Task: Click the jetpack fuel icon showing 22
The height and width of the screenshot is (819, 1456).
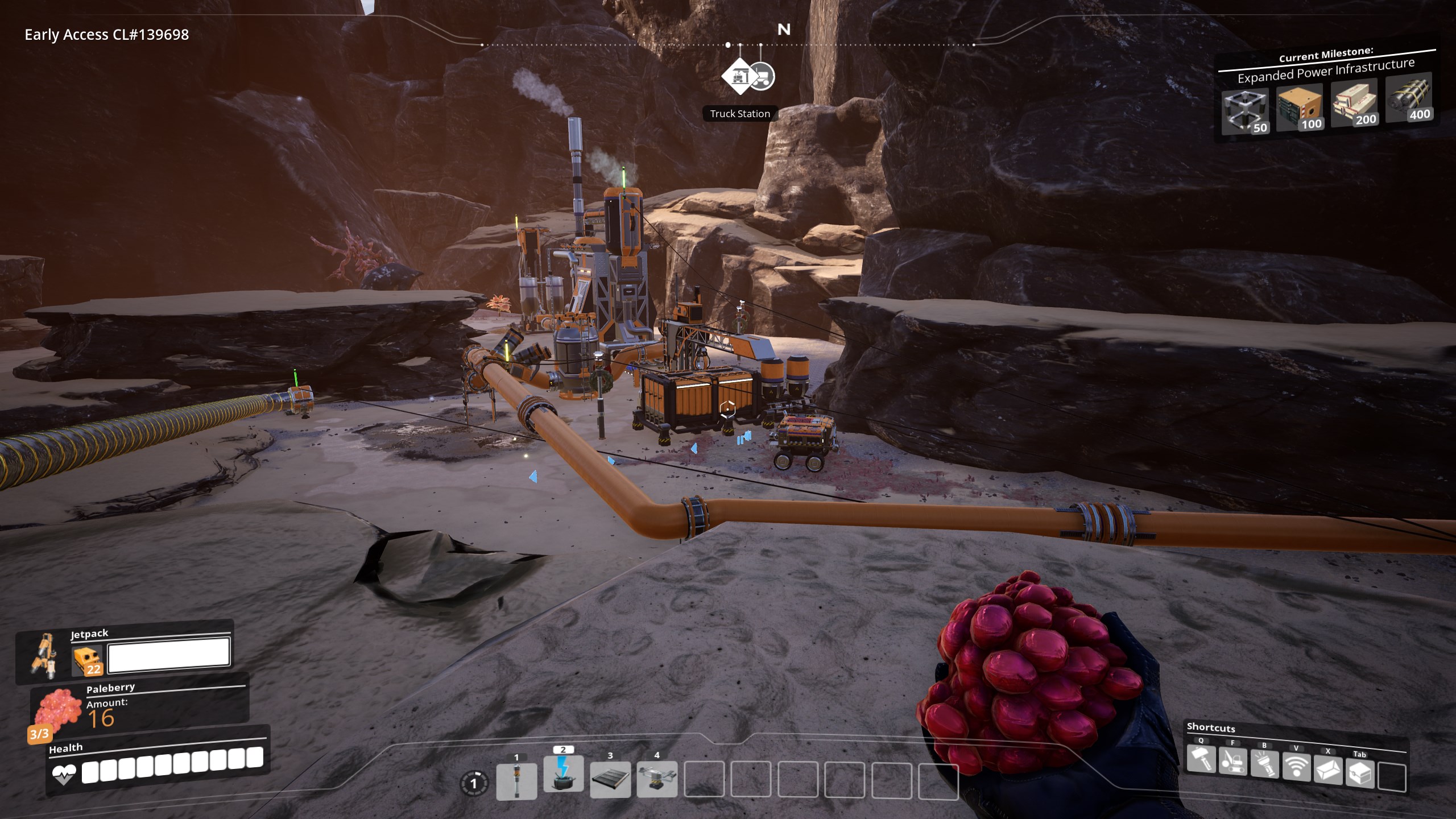Action: click(x=88, y=661)
